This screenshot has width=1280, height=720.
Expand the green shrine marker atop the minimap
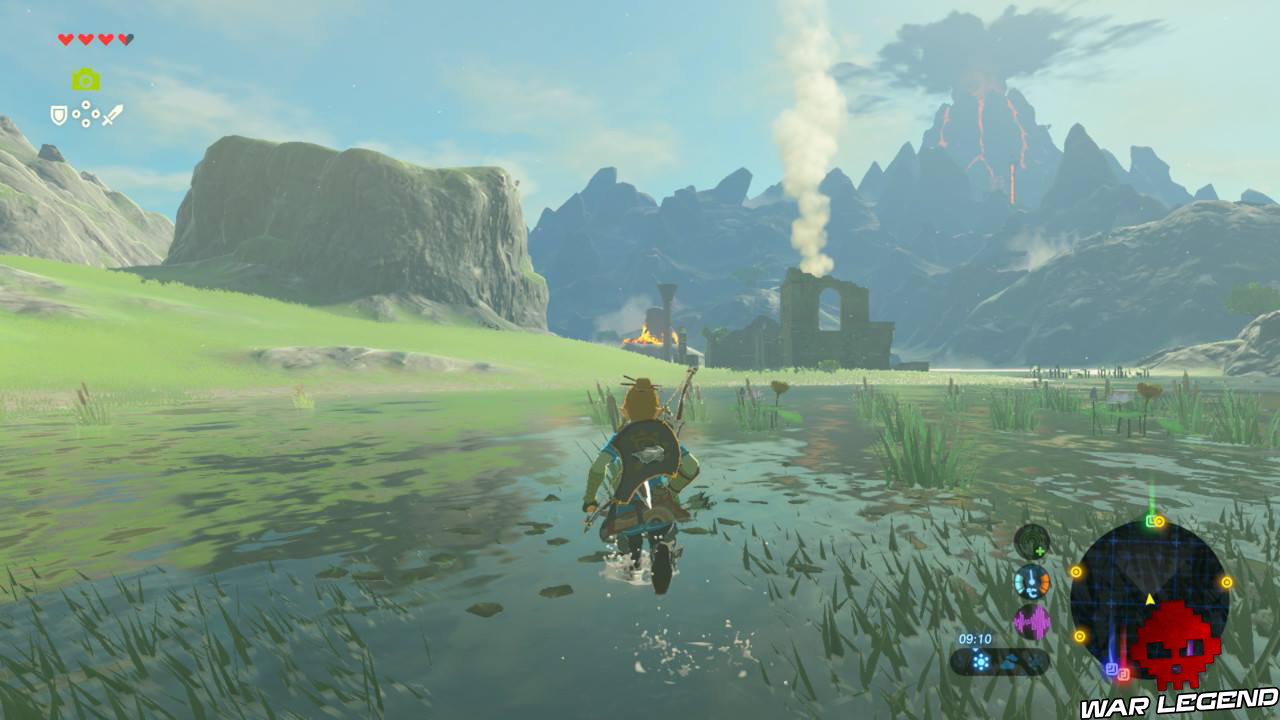pyautogui.click(x=1151, y=521)
